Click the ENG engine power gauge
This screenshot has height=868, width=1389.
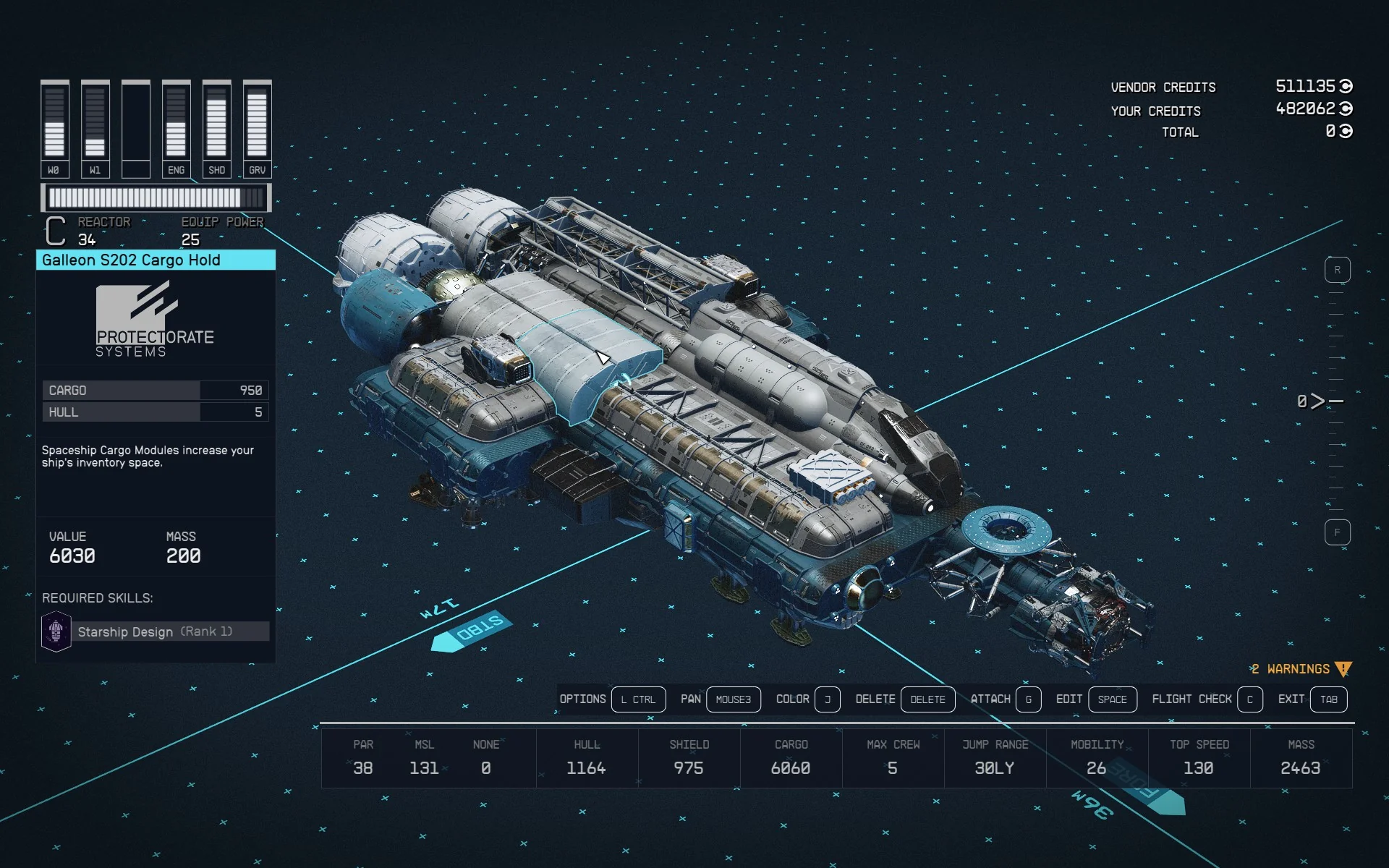177,127
